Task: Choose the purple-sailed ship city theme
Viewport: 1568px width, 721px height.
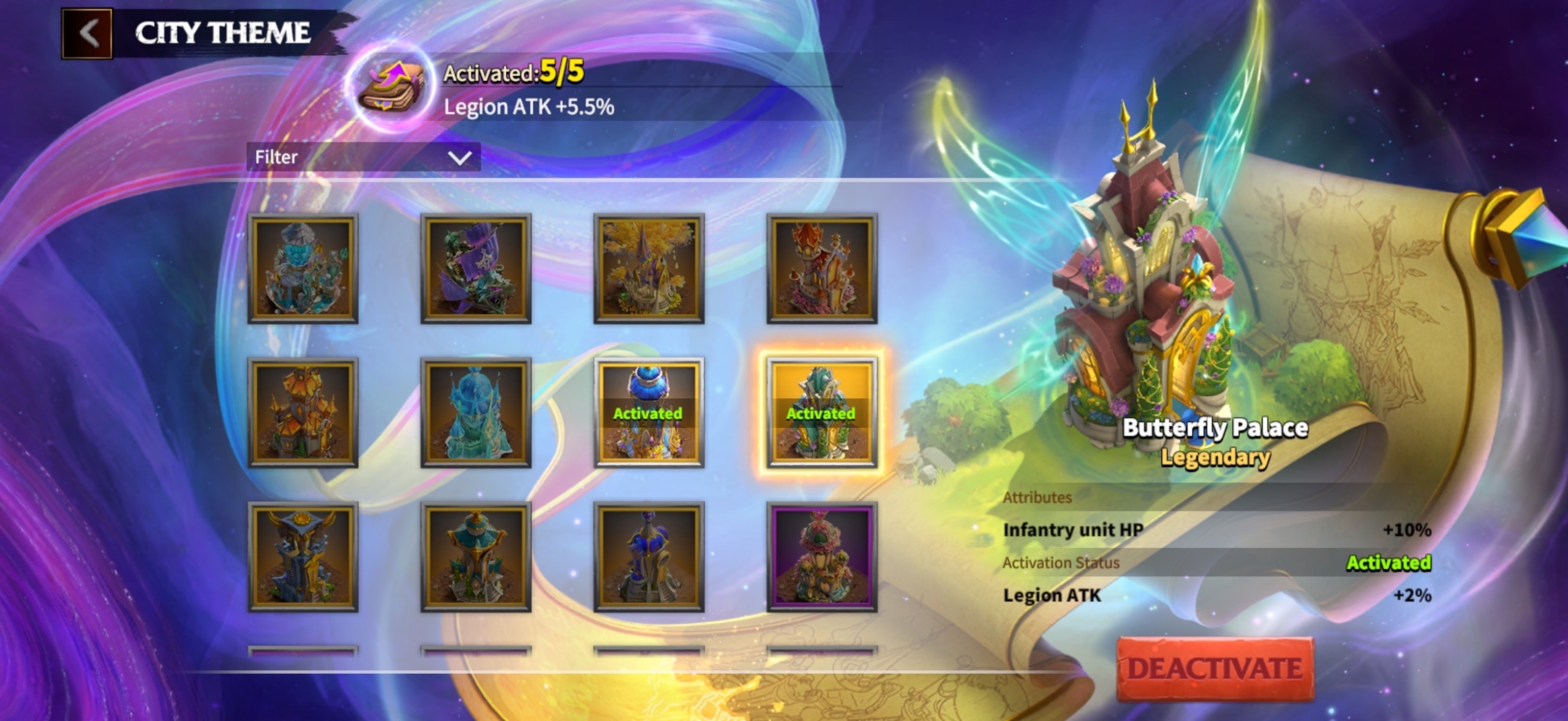Action: click(476, 268)
